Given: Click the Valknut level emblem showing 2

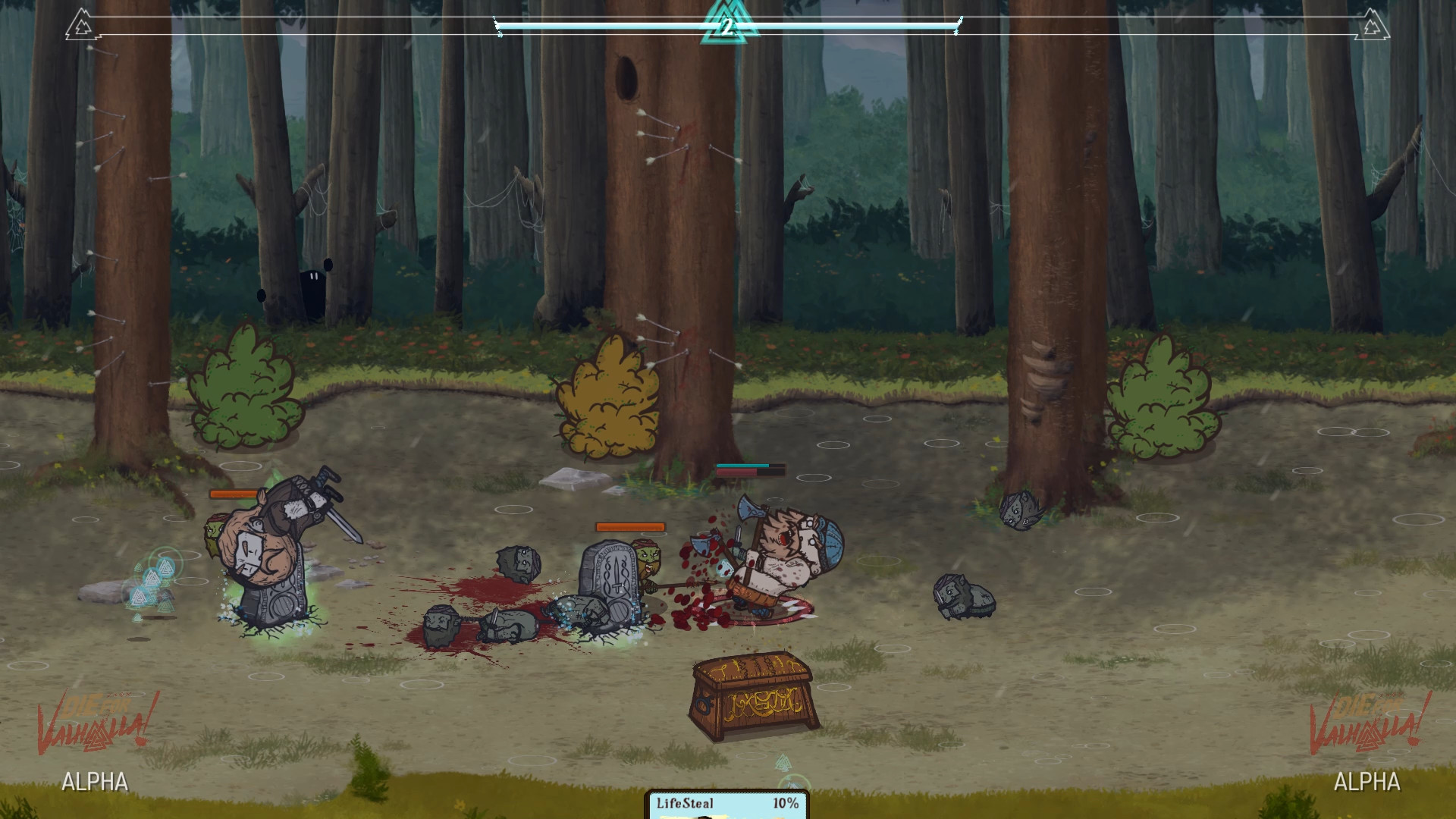Looking at the screenshot, I should tap(726, 26).
